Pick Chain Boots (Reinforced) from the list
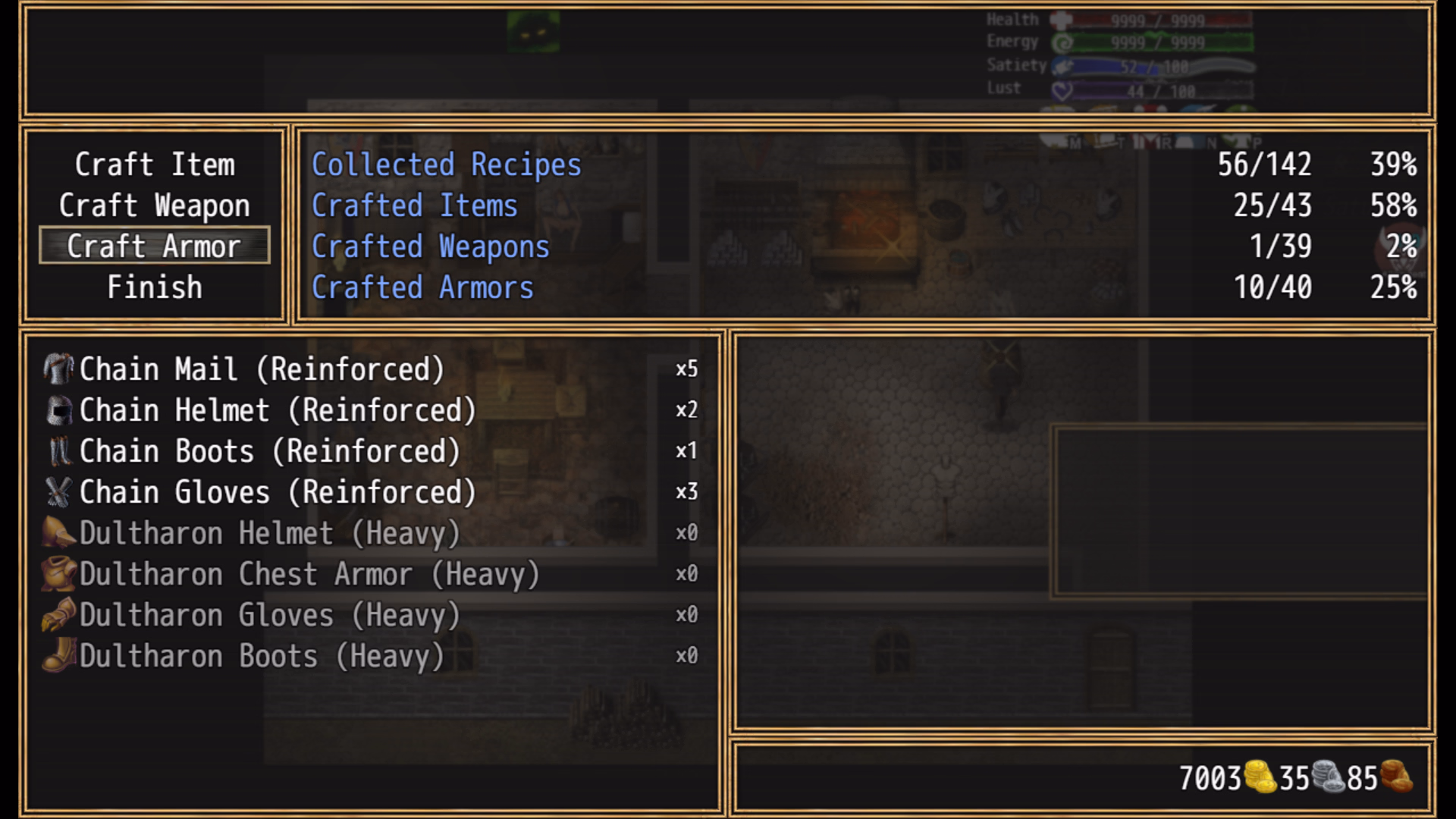The image size is (1456, 819). tap(269, 451)
